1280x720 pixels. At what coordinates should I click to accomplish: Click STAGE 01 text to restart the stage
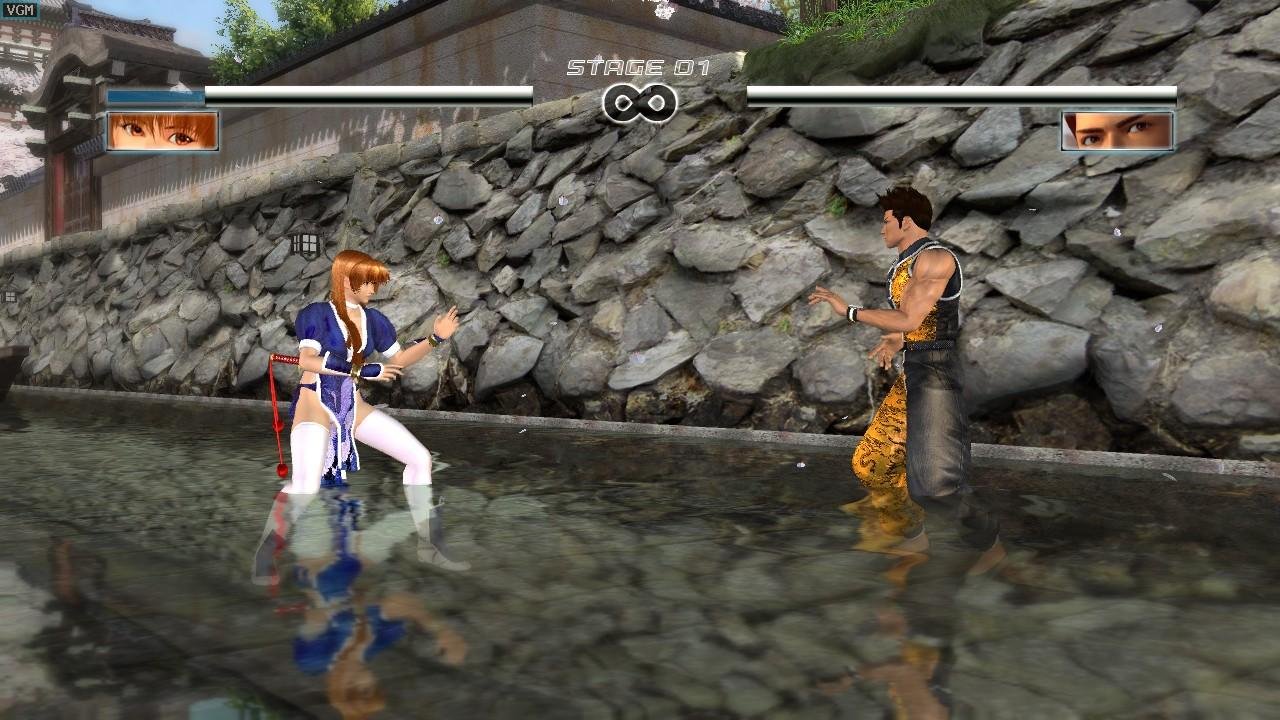[x=640, y=67]
